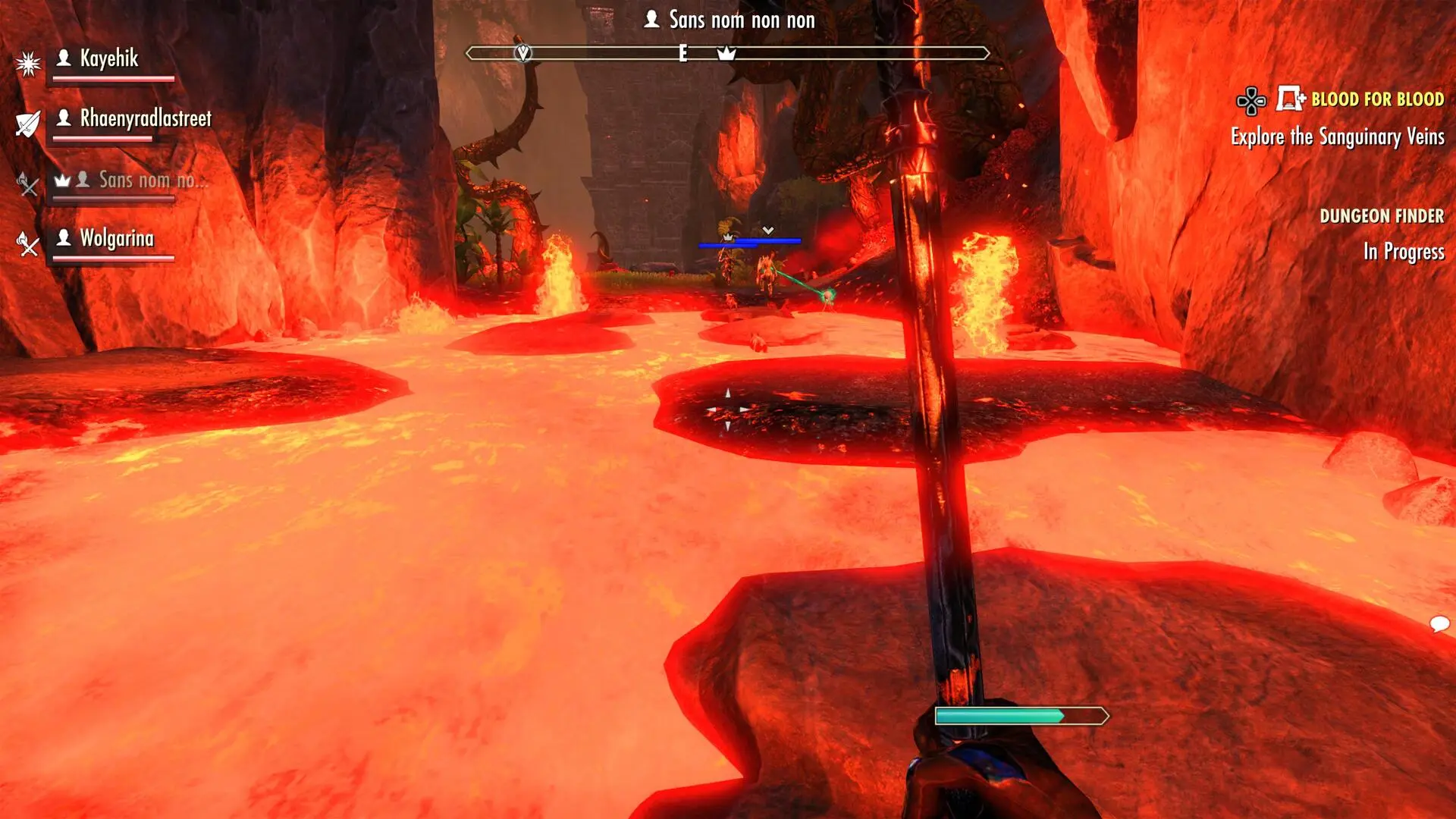Open the chat bubble icon

(x=1439, y=624)
